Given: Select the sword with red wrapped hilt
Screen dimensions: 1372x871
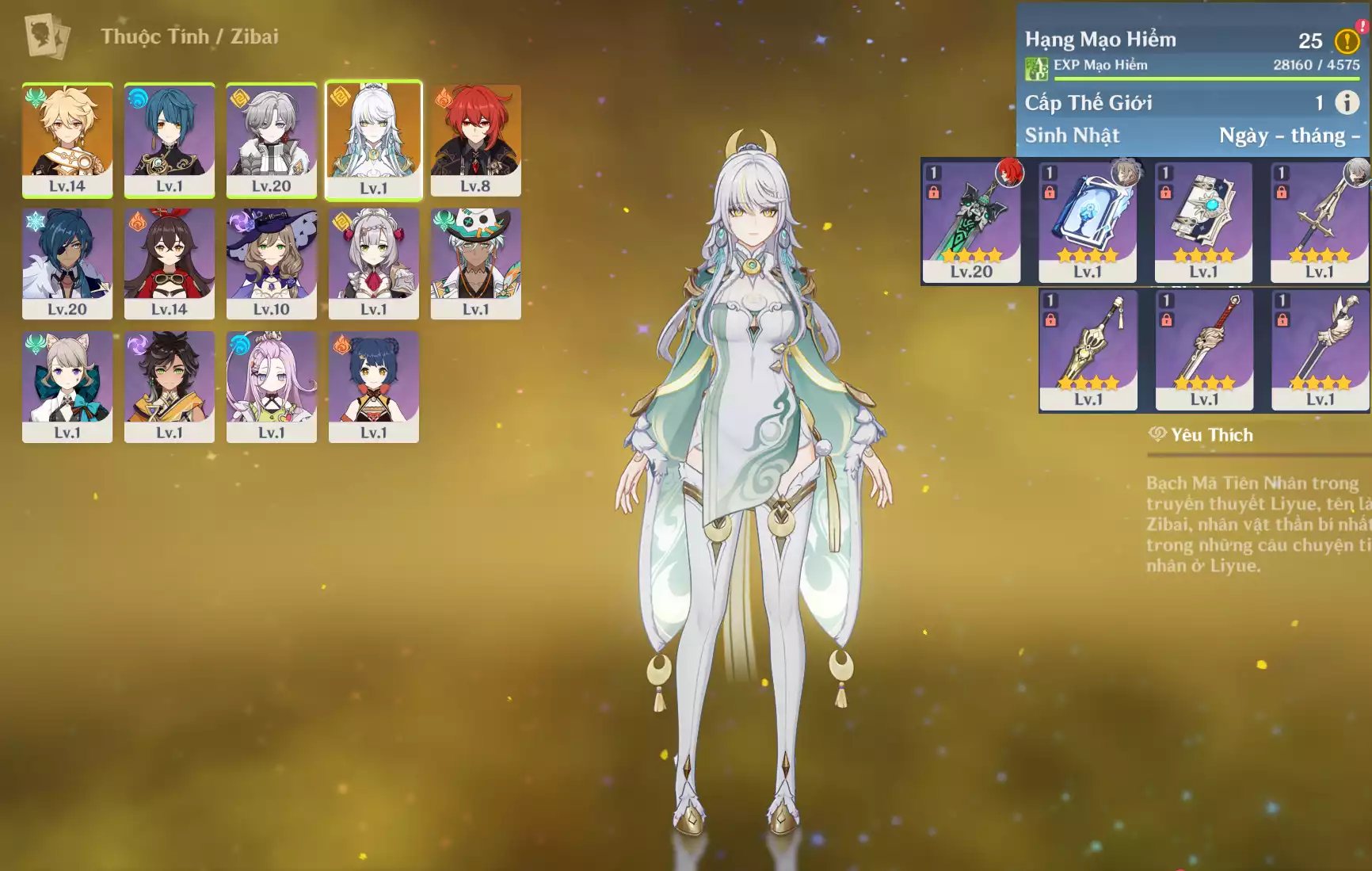Looking at the screenshot, I should [x=1204, y=349].
